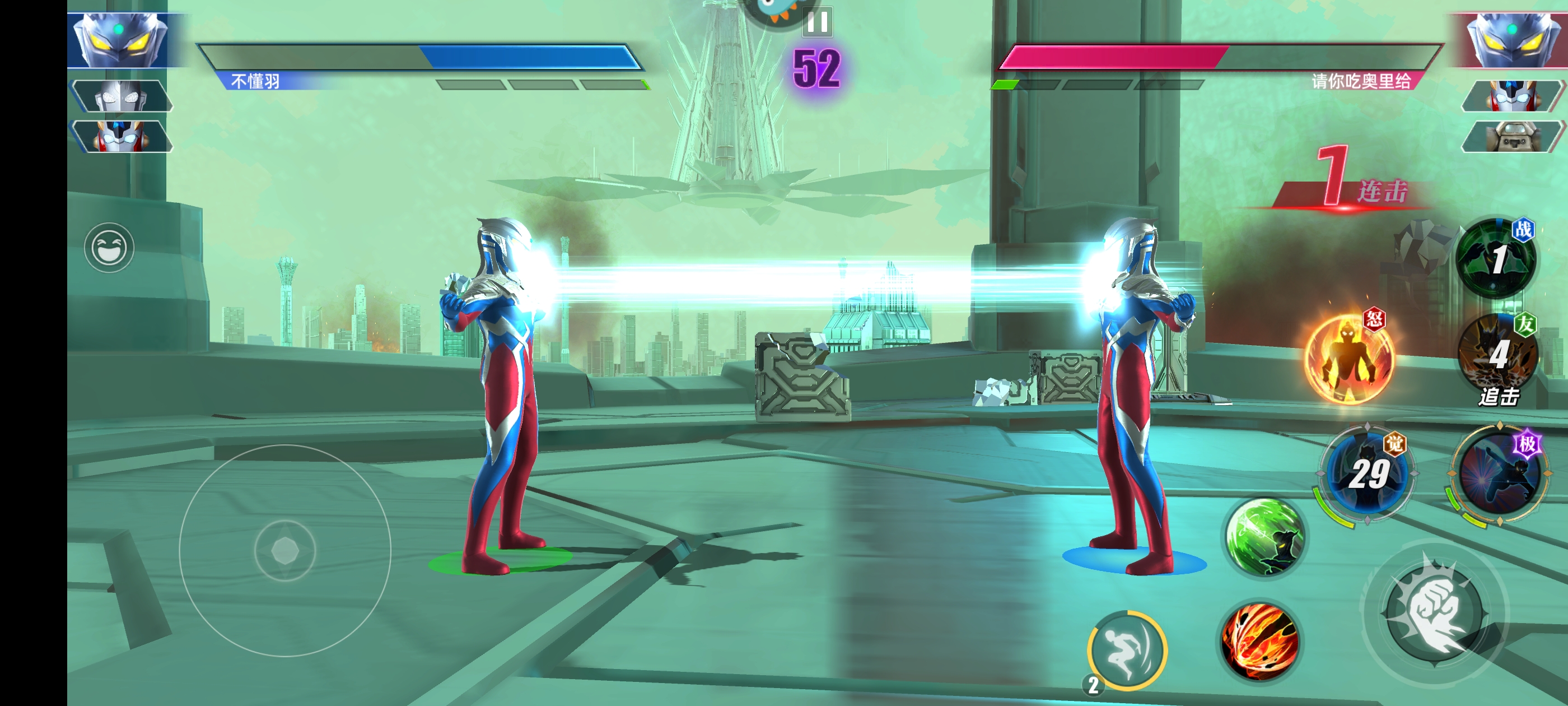Activate the fiery 怒 rage skill
Viewport: 1568px width, 706px height.
point(1348,358)
